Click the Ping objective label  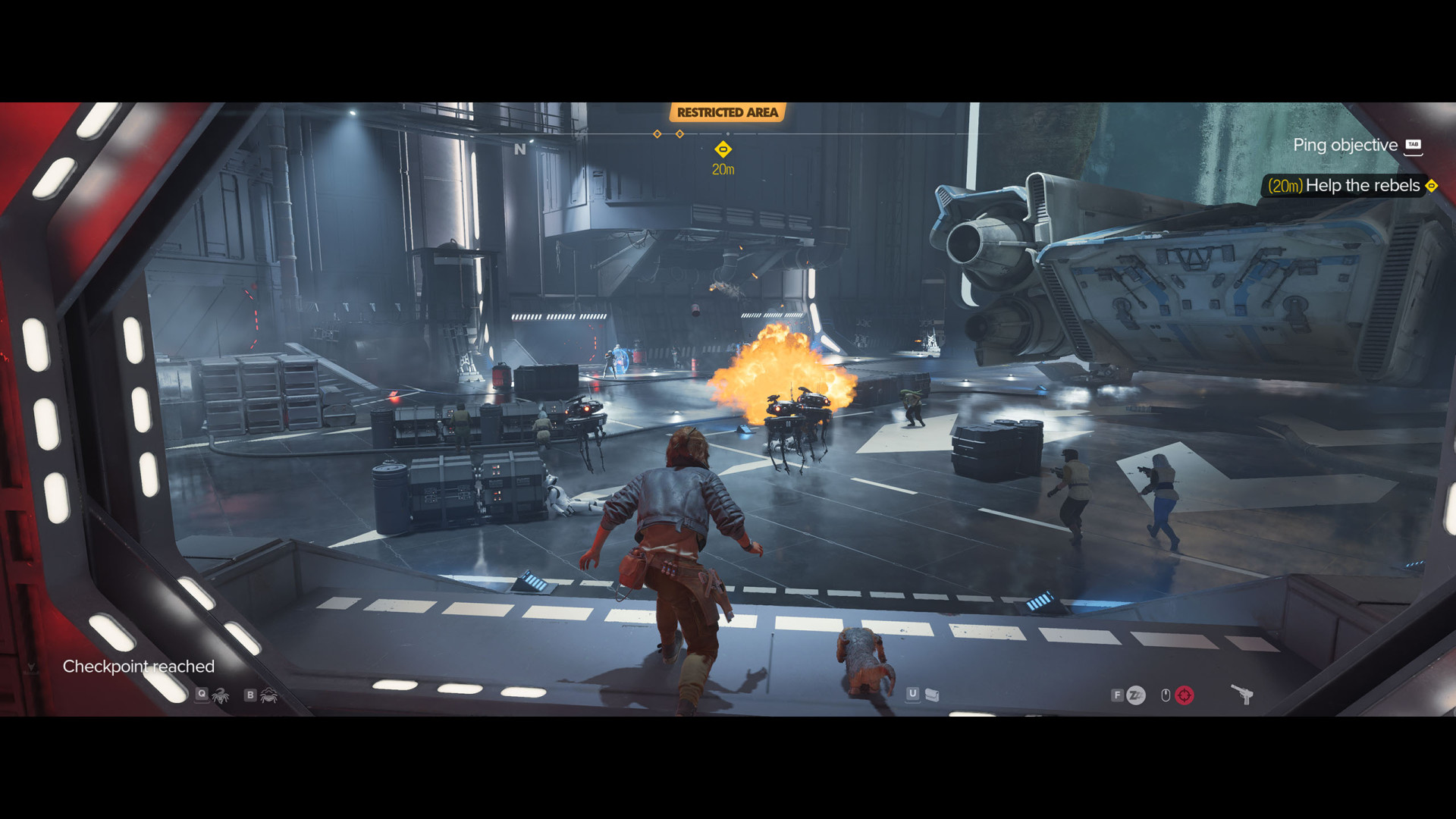coord(1345,145)
